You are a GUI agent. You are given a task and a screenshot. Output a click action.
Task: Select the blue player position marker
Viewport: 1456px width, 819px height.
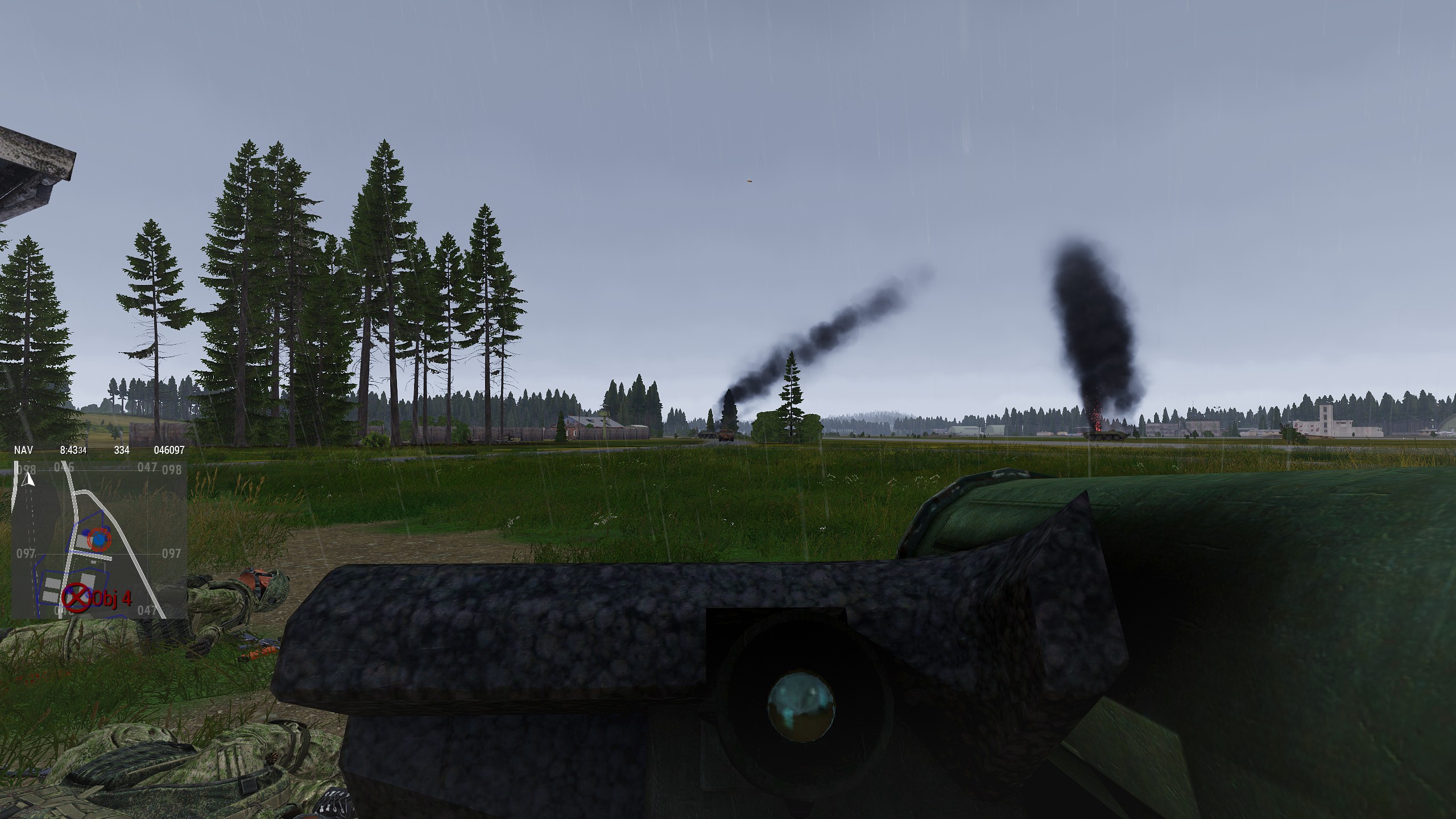tap(100, 538)
